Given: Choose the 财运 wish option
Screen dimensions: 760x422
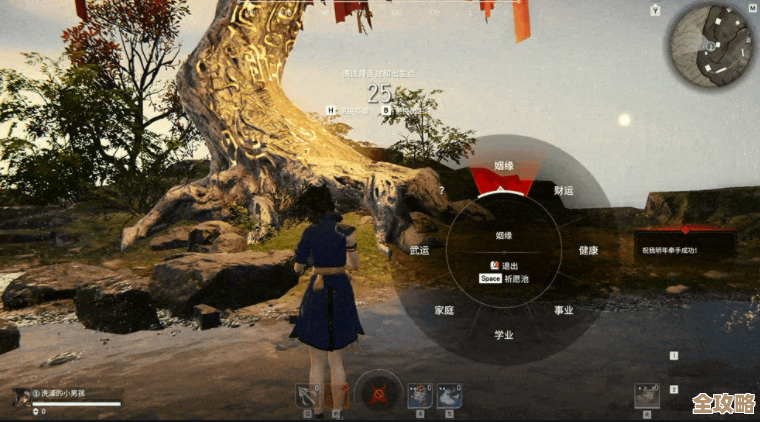Looking at the screenshot, I should point(564,190).
